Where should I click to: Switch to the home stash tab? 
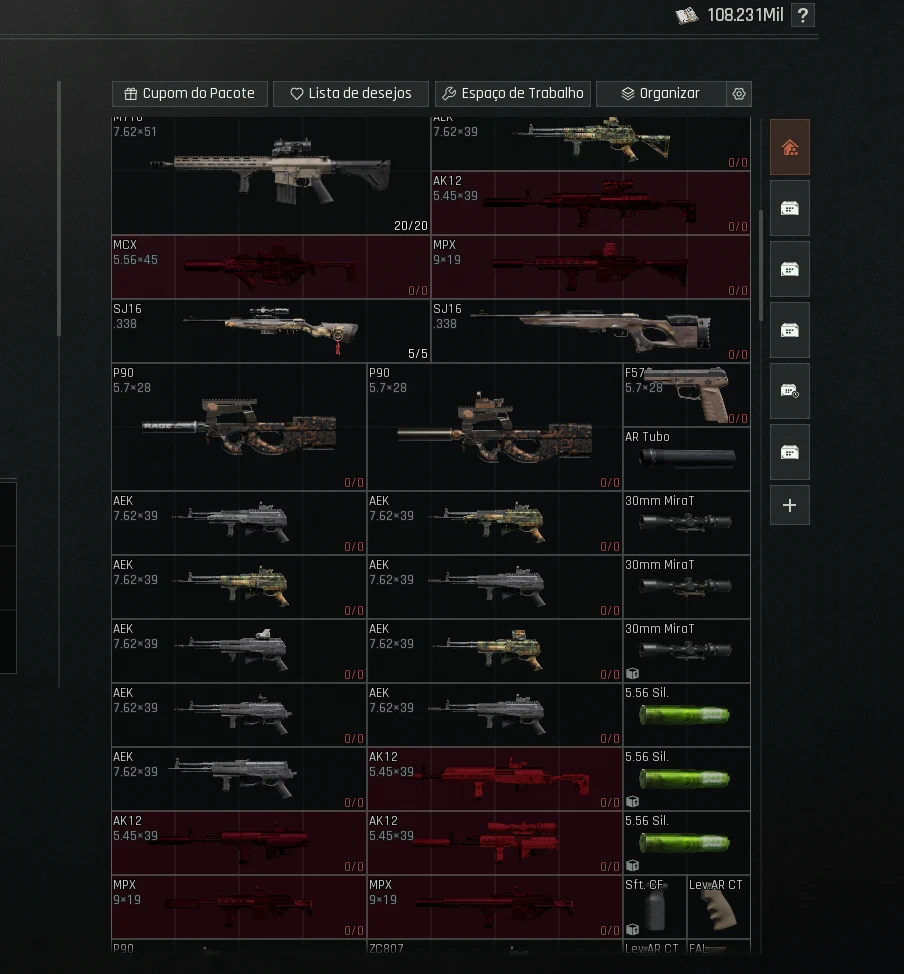click(x=789, y=148)
